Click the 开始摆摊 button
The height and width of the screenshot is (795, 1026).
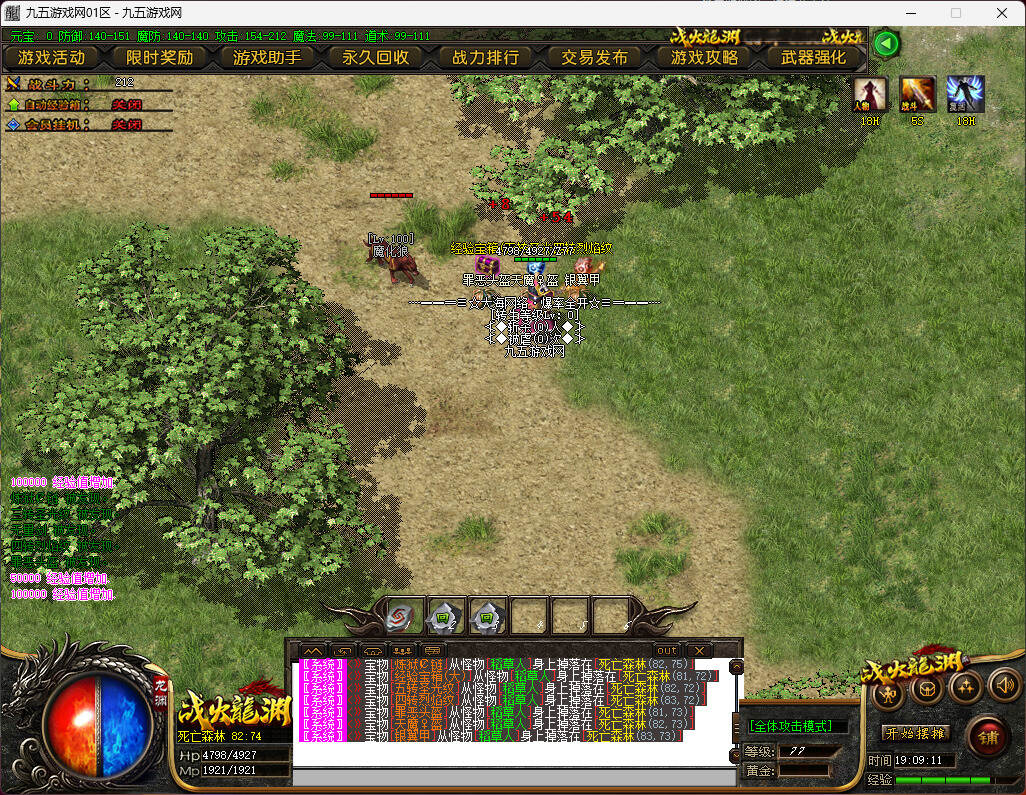(914, 734)
